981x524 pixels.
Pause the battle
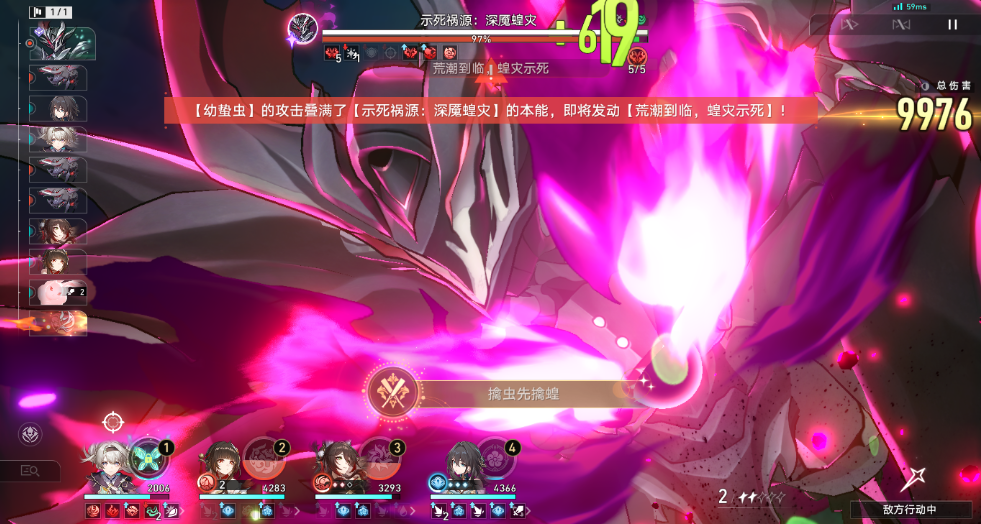[952, 24]
